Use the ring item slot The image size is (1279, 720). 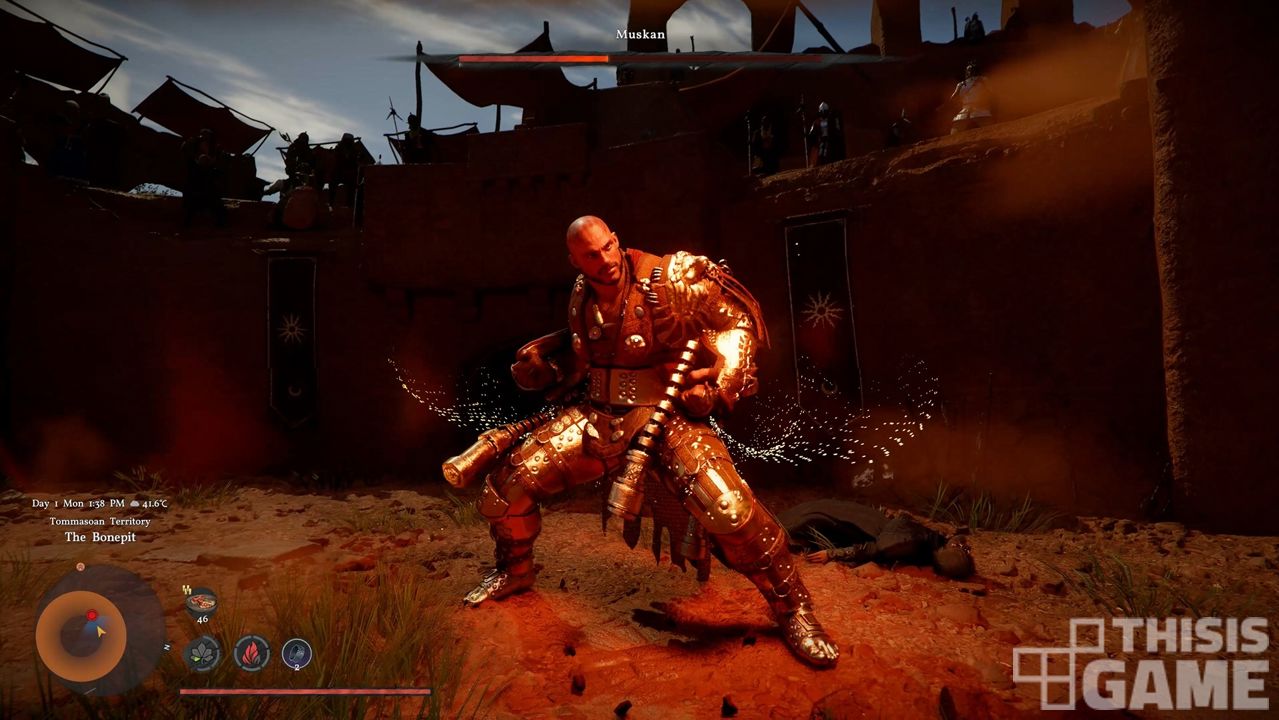pos(297,654)
